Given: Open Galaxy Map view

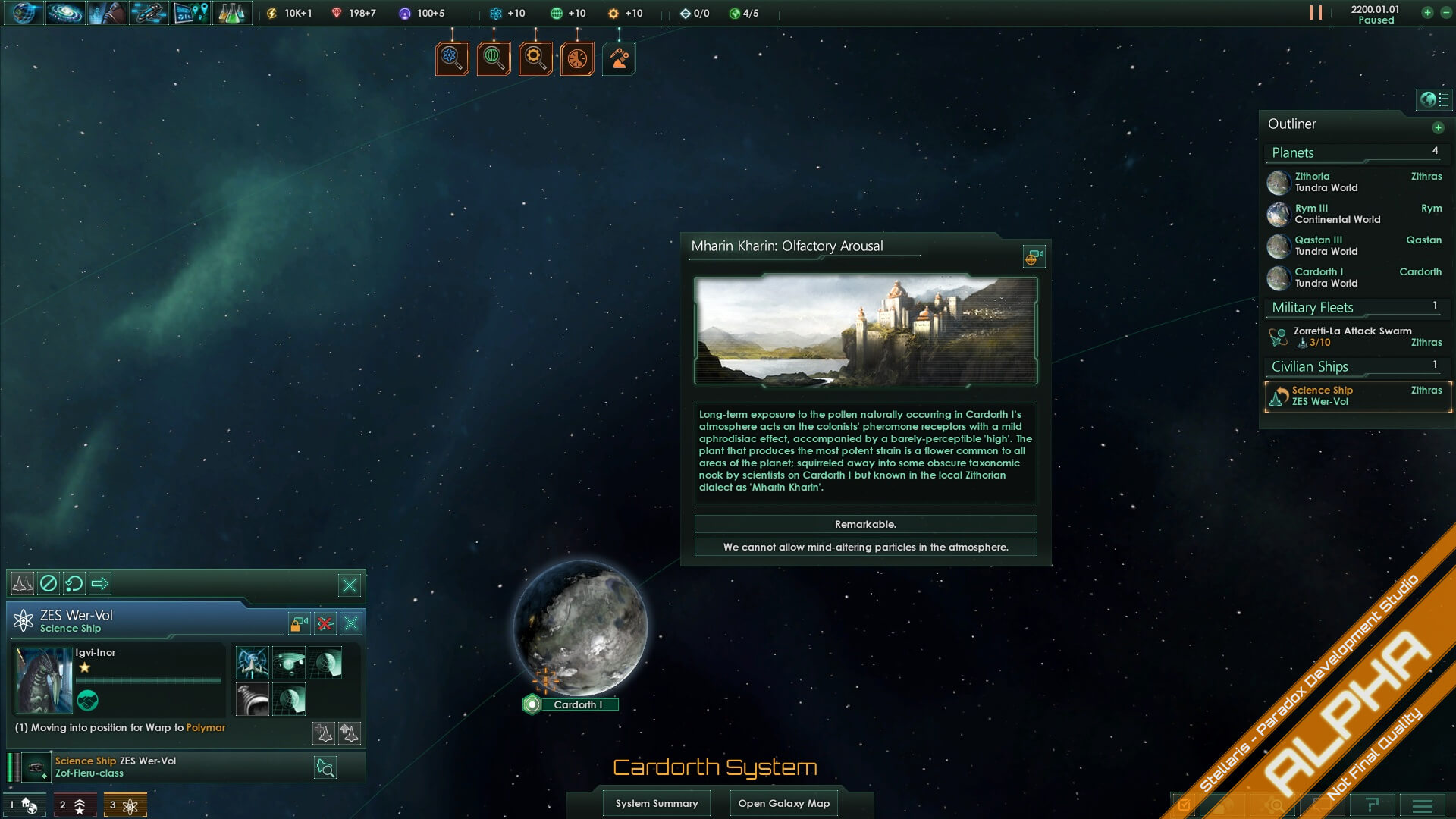Looking at the screenshot, I should [783, 803].
